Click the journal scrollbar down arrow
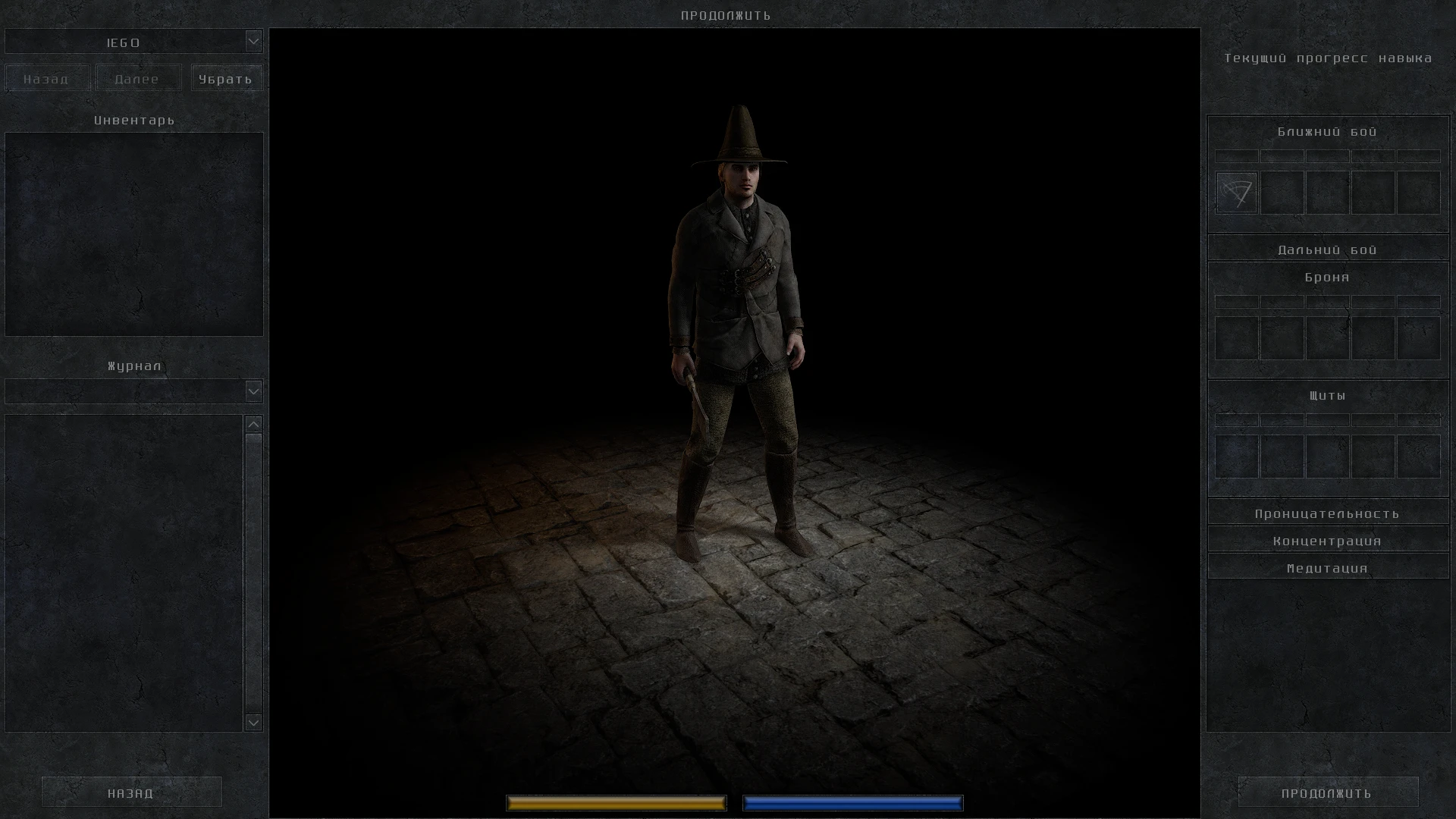1456x819 pixels. pyautogui.click(x=253, y=723)
